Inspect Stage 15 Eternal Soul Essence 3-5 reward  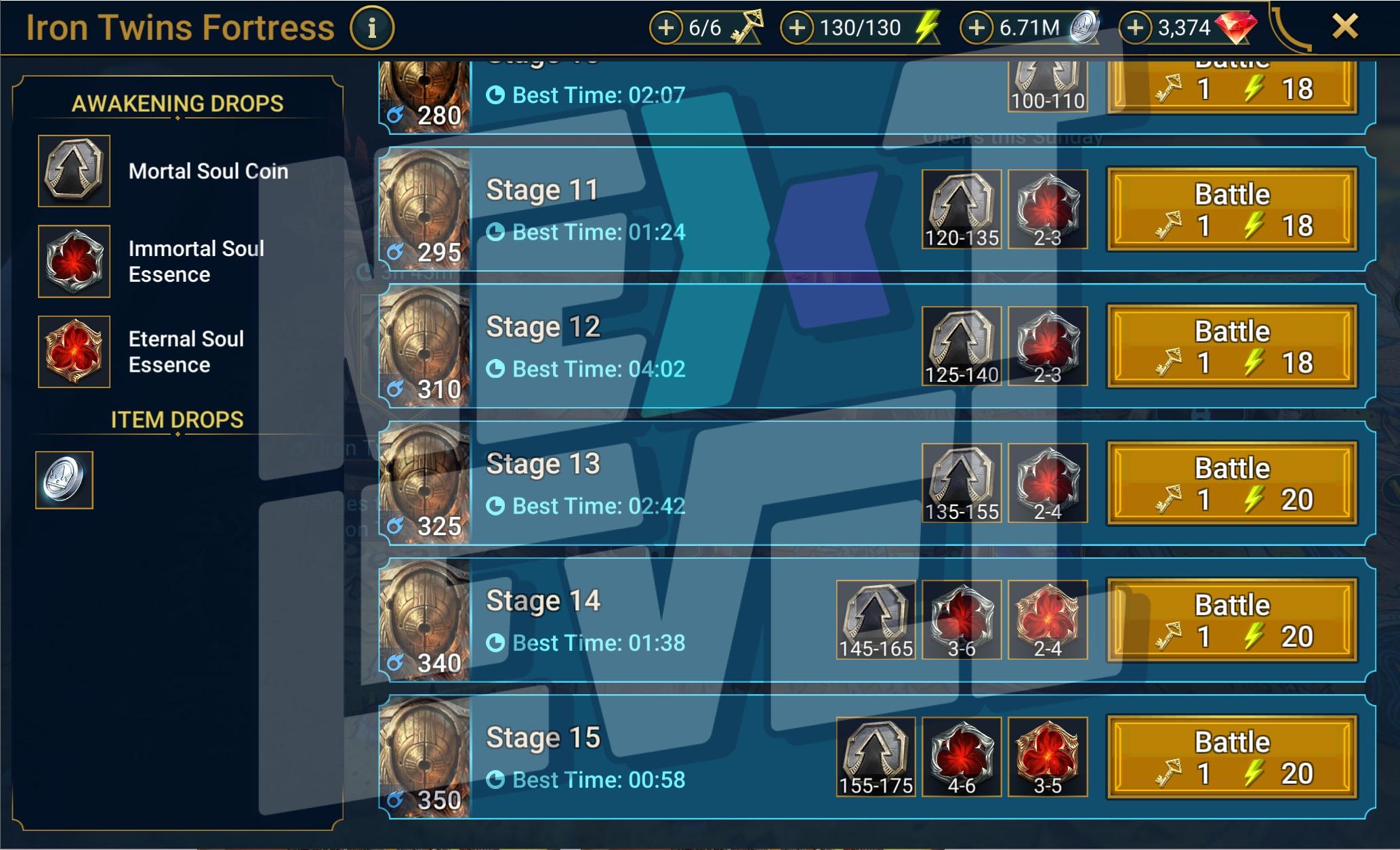(x=1047, y=757)
